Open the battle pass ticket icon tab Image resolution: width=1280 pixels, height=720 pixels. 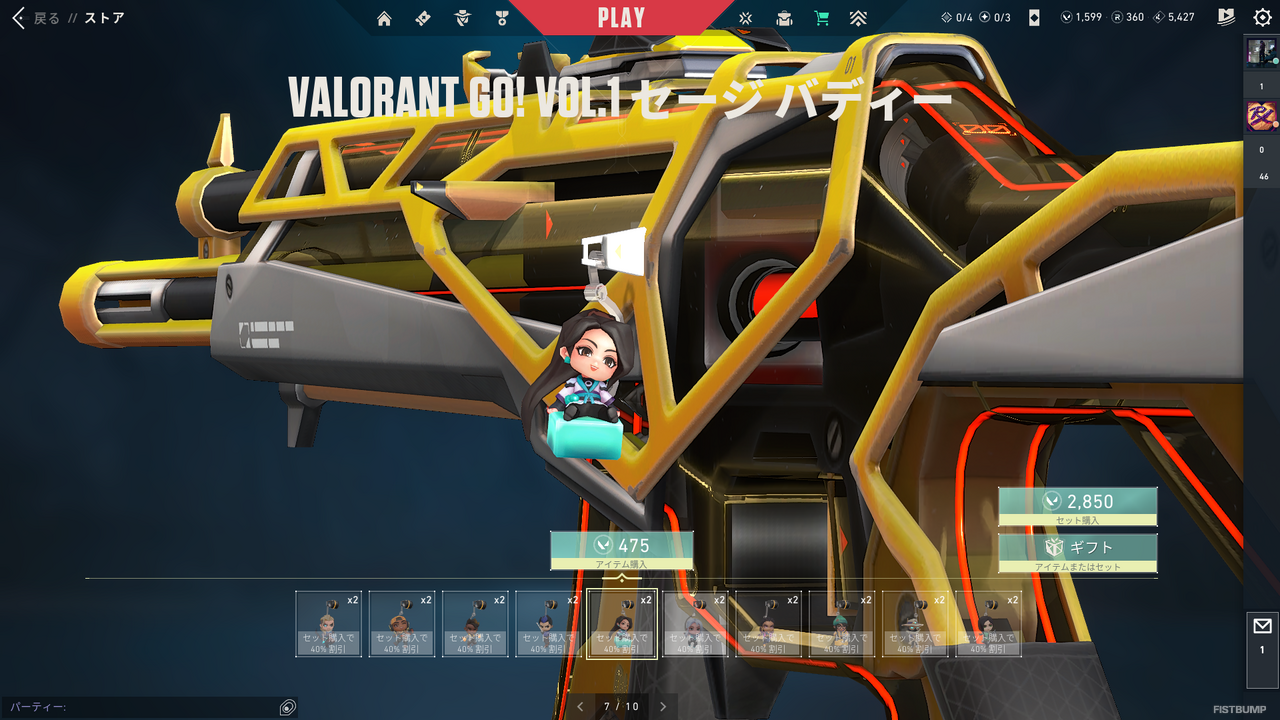(x=423, y=18)
